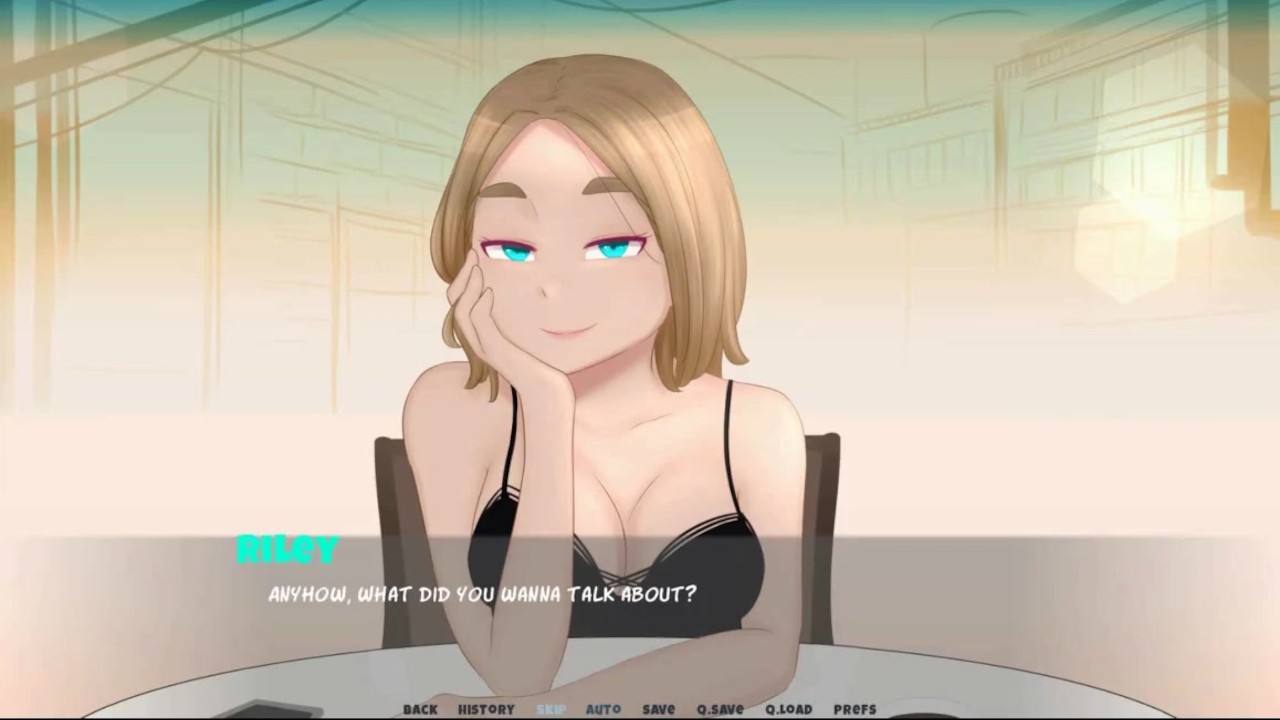Advance Riley's dialogue text box

click(x=640, y=610)
